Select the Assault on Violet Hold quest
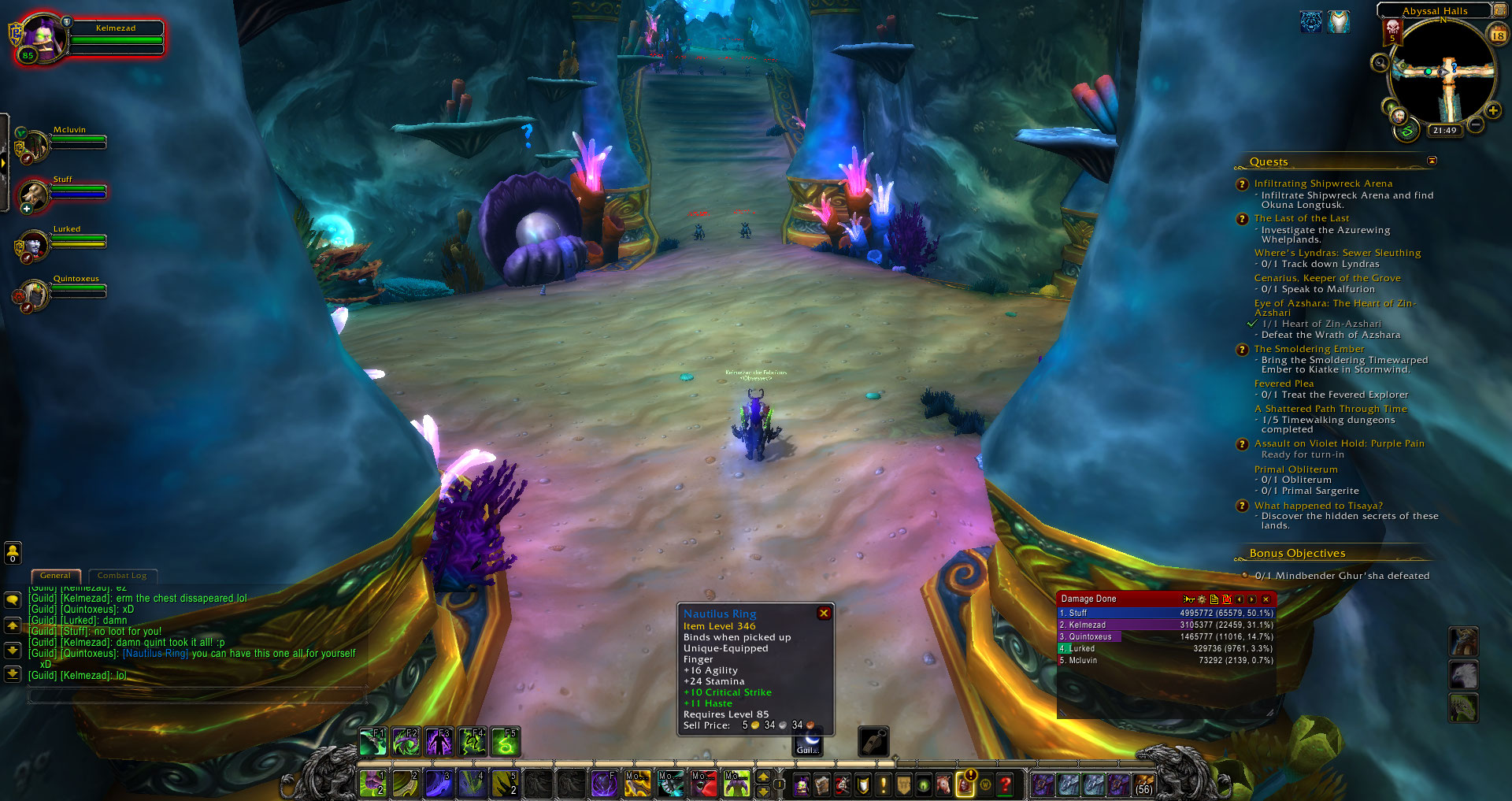This screenshot has width=1512, height=801. click(x=1339, y=443)
